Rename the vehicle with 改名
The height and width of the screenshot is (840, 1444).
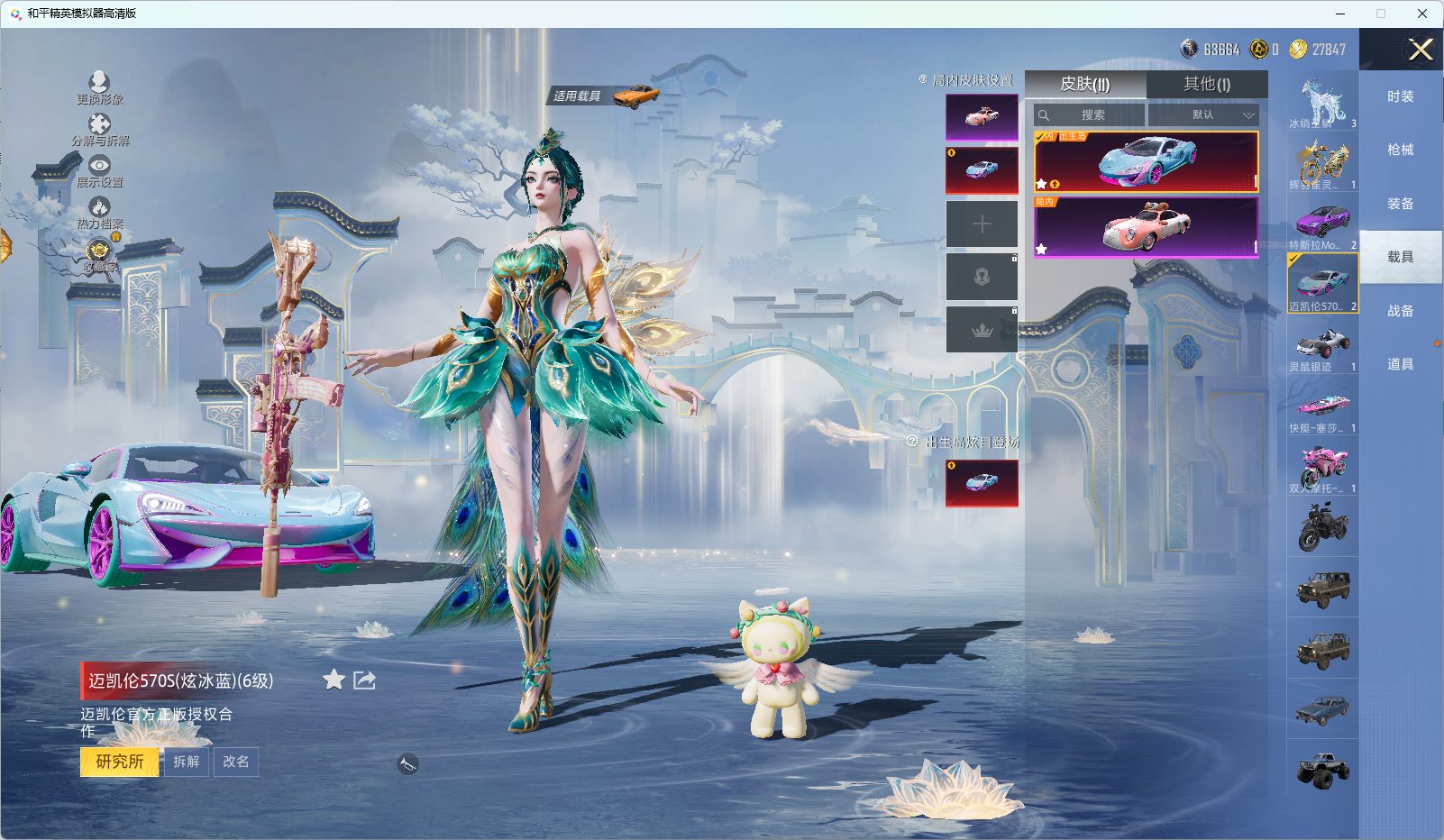point(236,762)
